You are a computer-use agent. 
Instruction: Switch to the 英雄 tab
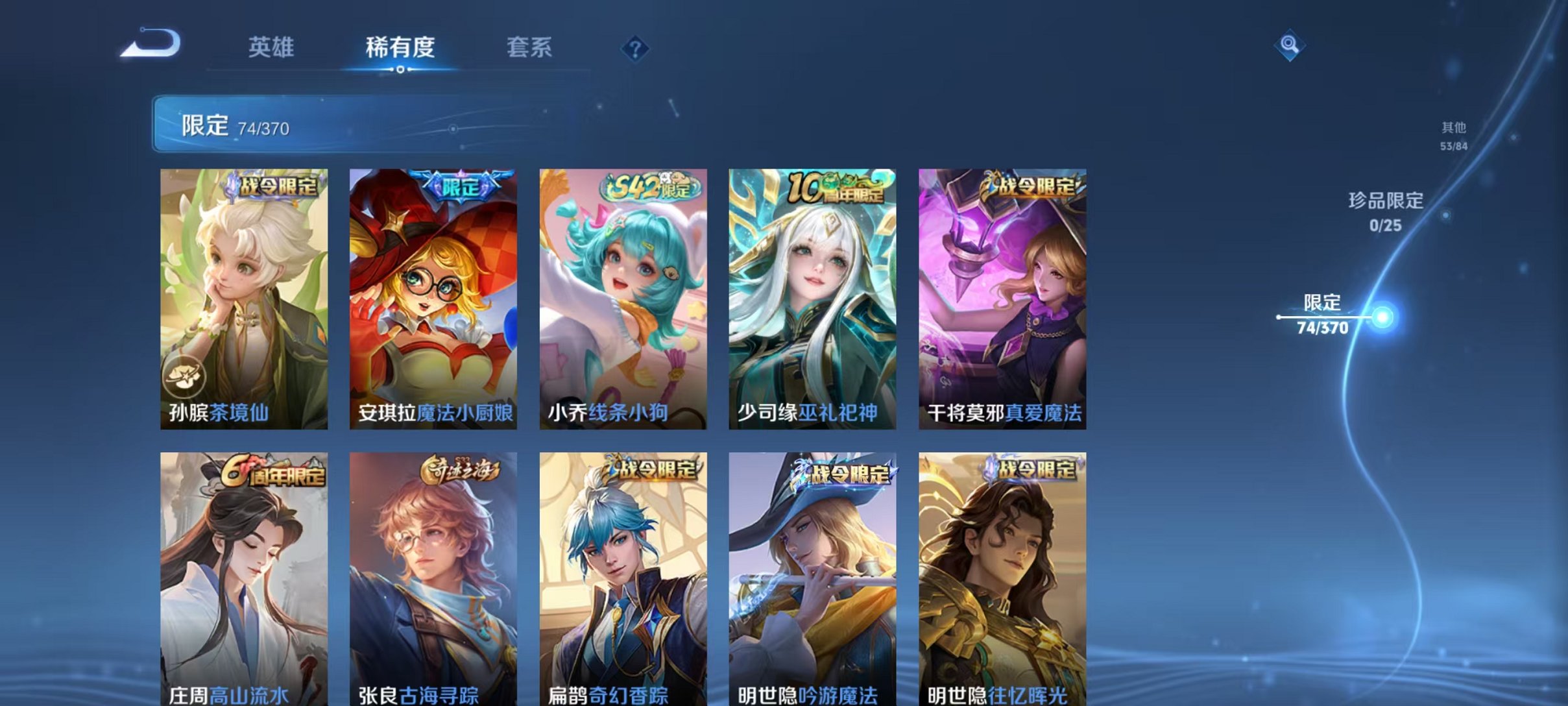tap(272, 48)
